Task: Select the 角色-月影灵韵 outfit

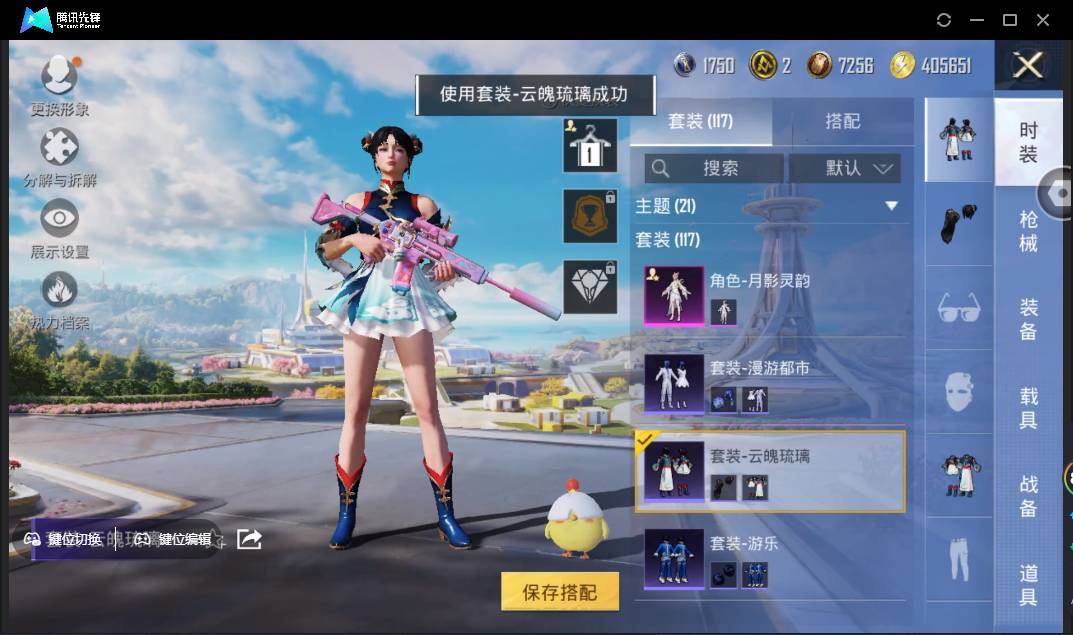Action: coord(768,296)
